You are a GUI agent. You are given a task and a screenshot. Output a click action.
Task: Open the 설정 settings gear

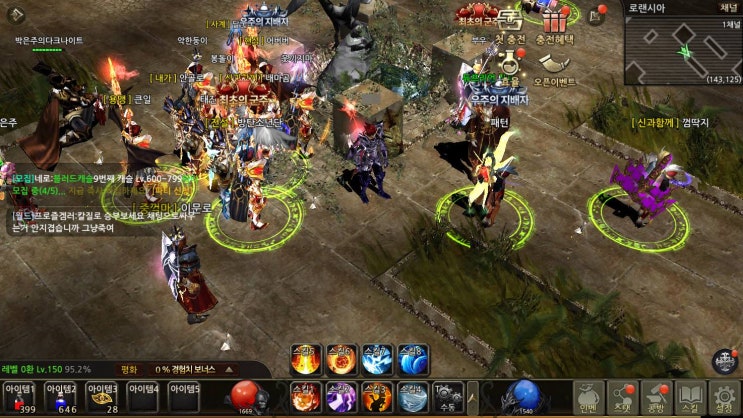click(x=723, y=398)
